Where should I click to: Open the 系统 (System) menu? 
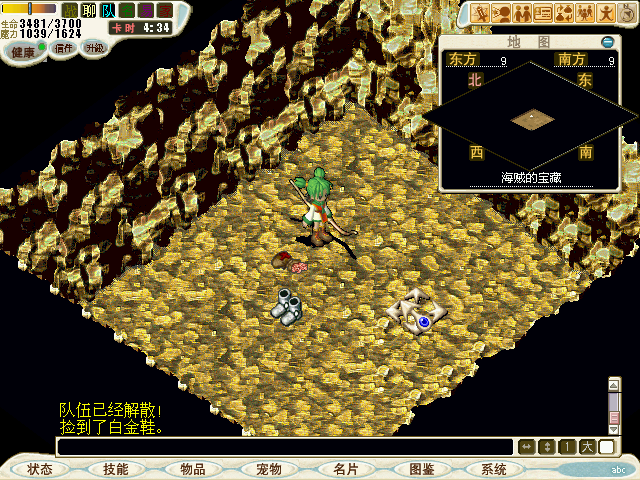tap(494, 469)
